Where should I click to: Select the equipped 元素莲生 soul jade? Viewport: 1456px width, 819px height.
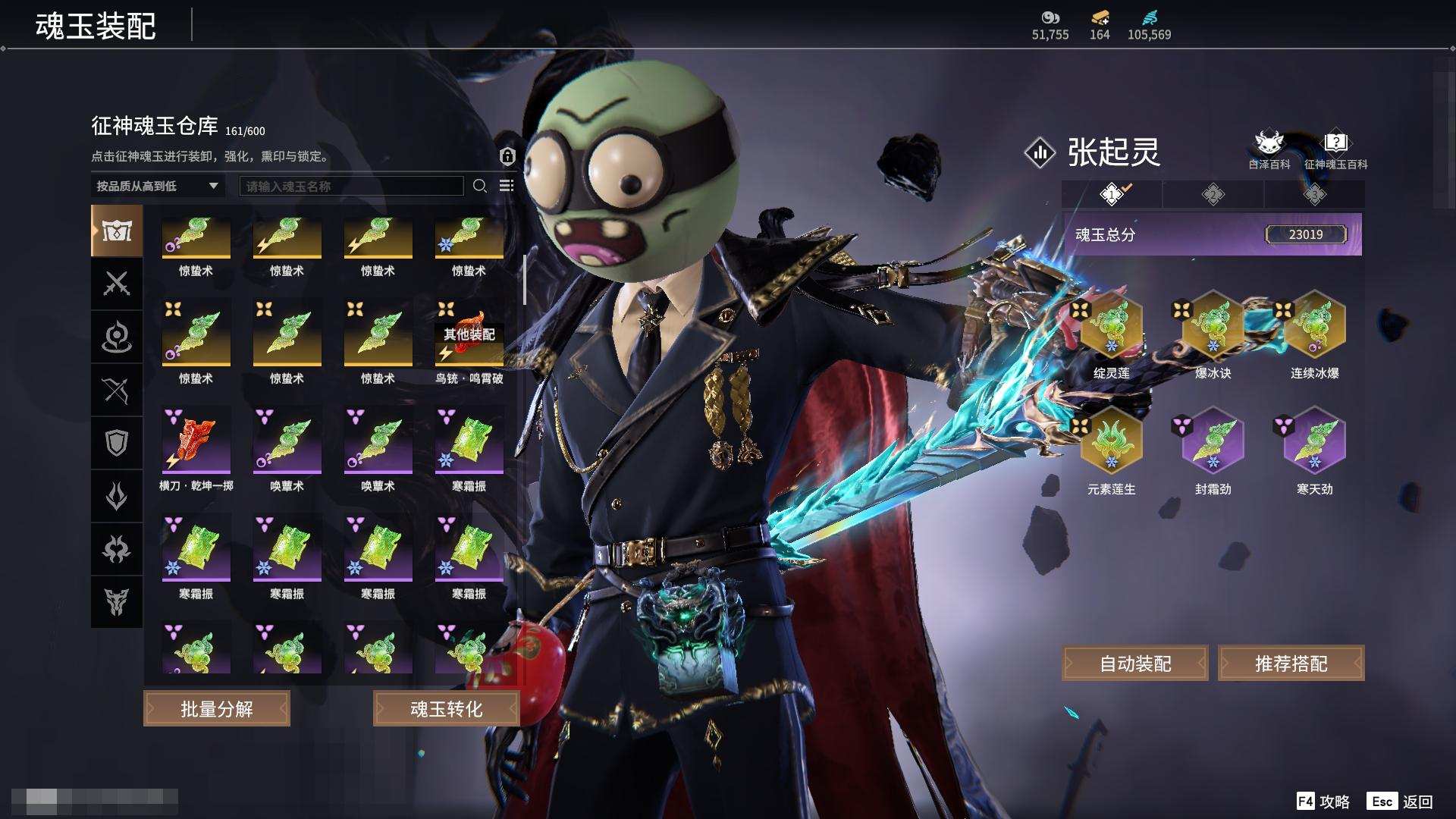tap(1111, 443)
